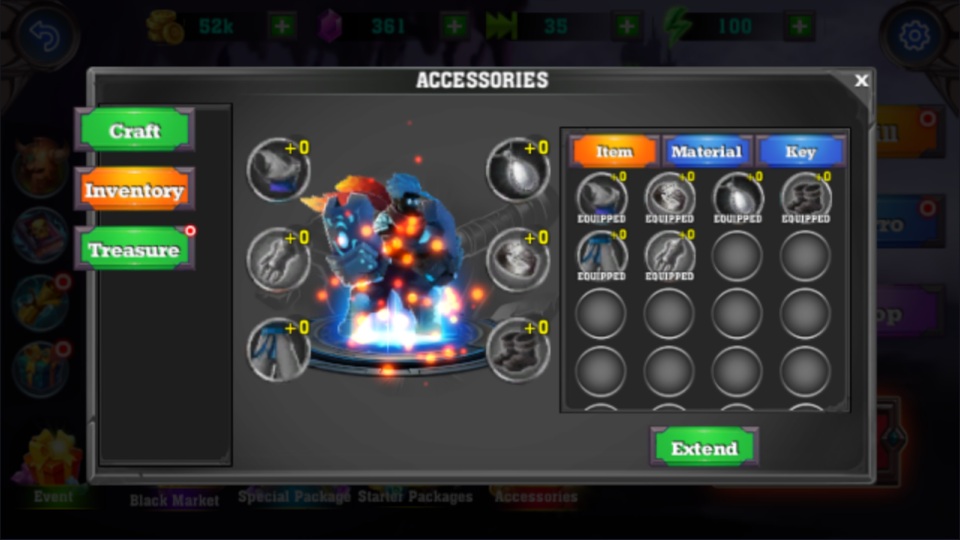Add lightning energy with the plus button
The image size is (960, 540).
click(799, 26)
